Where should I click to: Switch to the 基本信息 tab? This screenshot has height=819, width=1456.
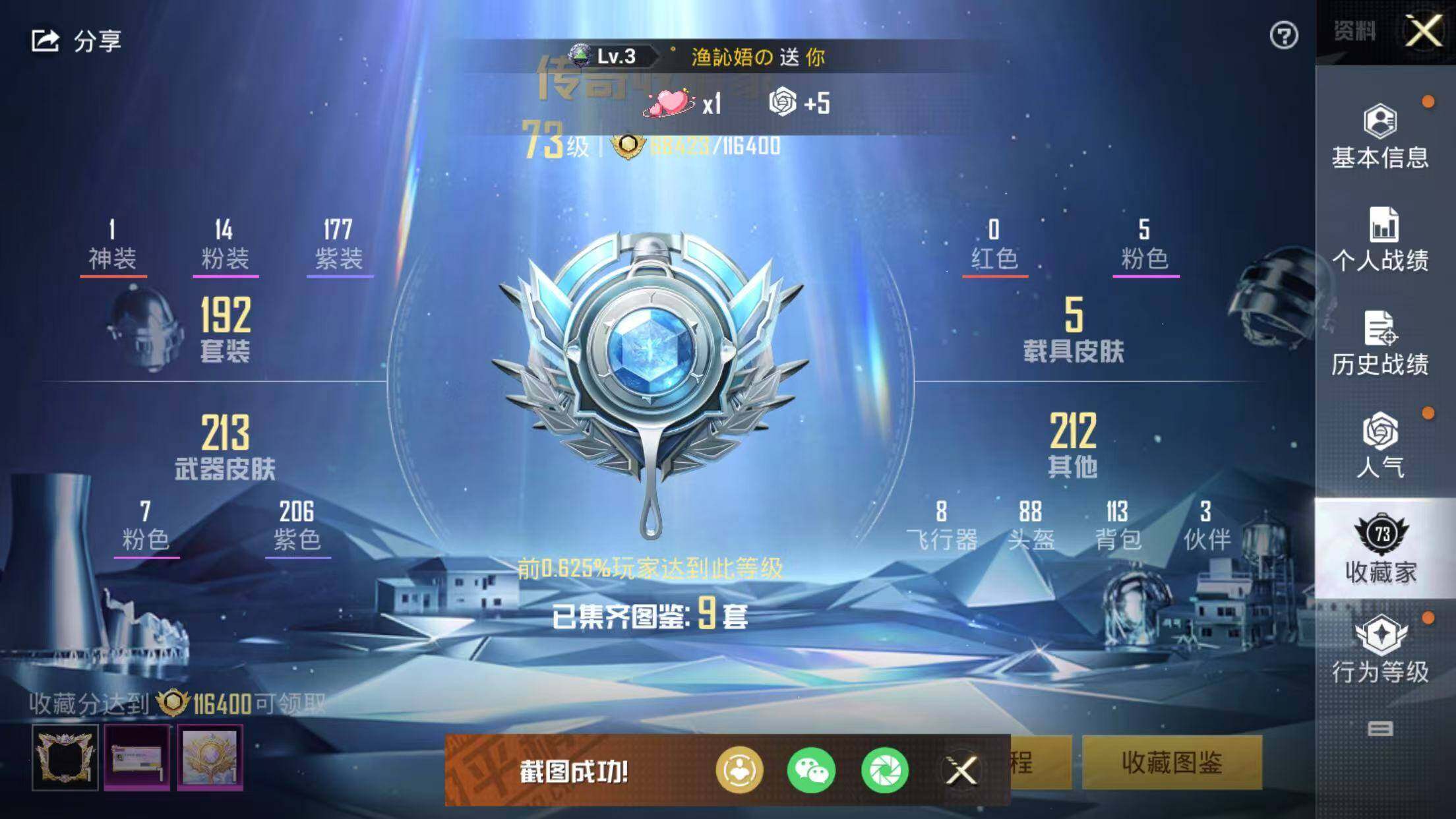[1380, 136]
